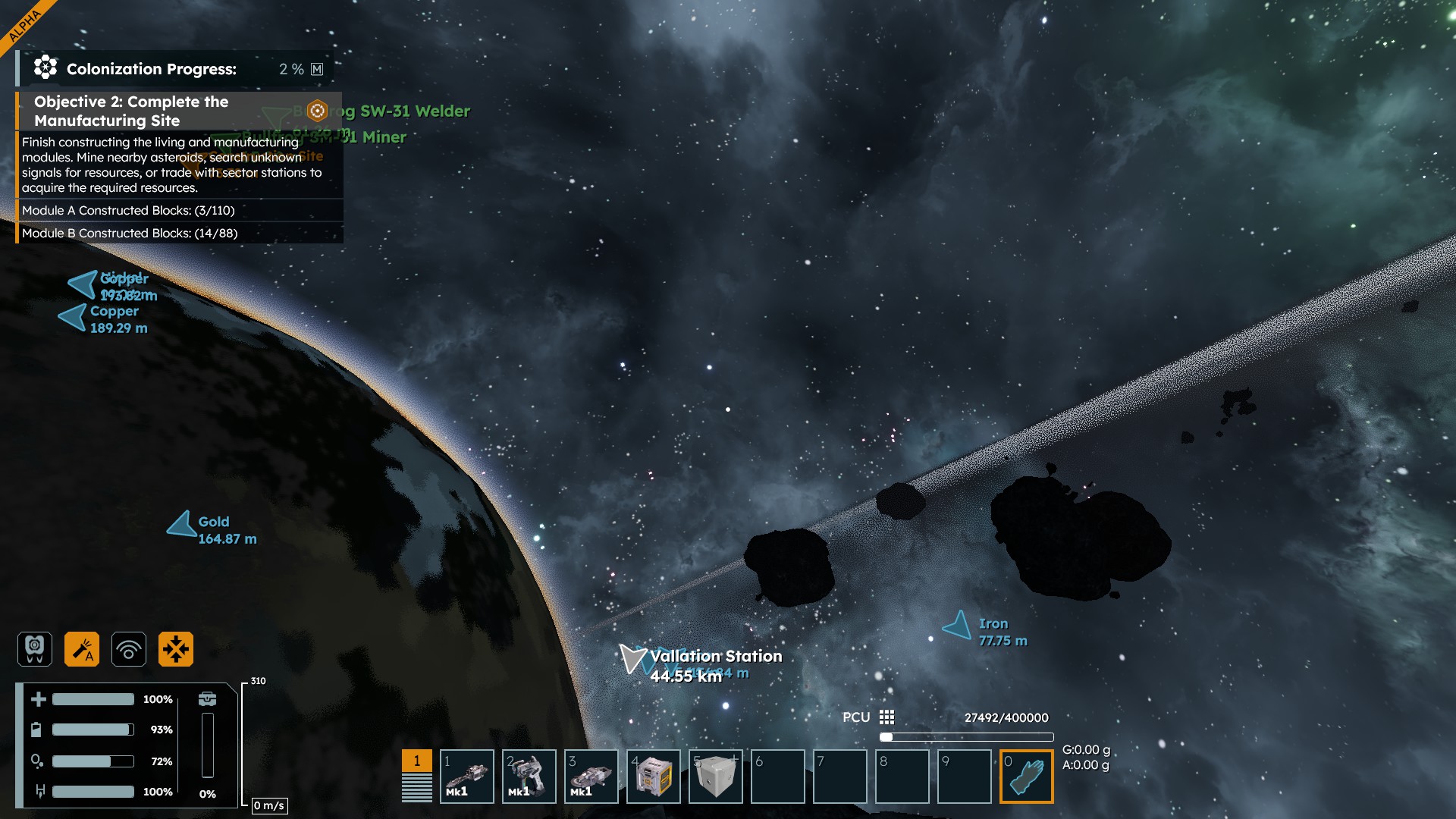Click the Iron ore signal marker

[958, 626]
